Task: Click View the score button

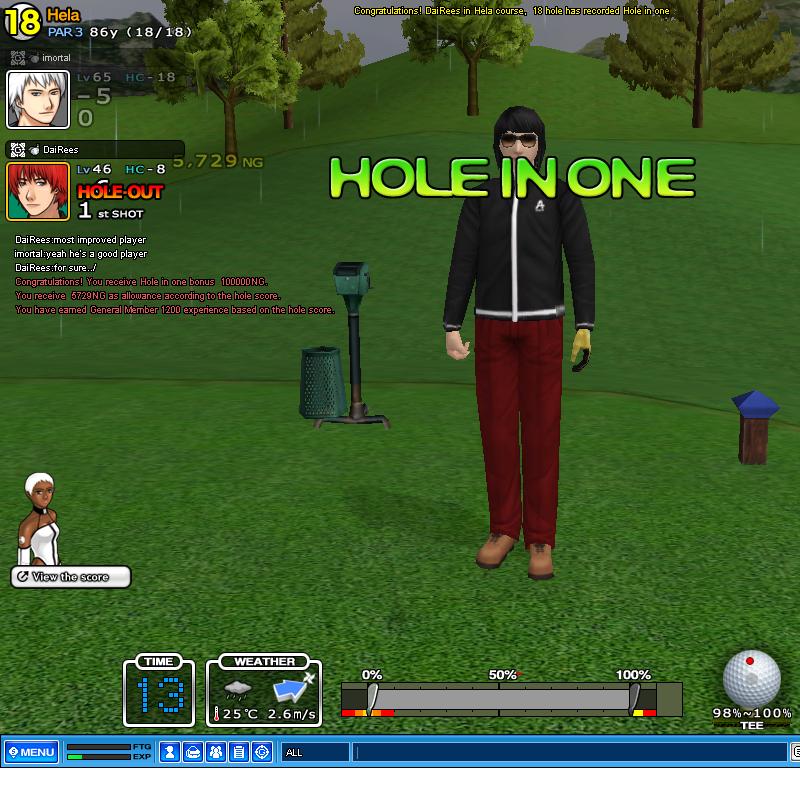Action: (71, 577)
